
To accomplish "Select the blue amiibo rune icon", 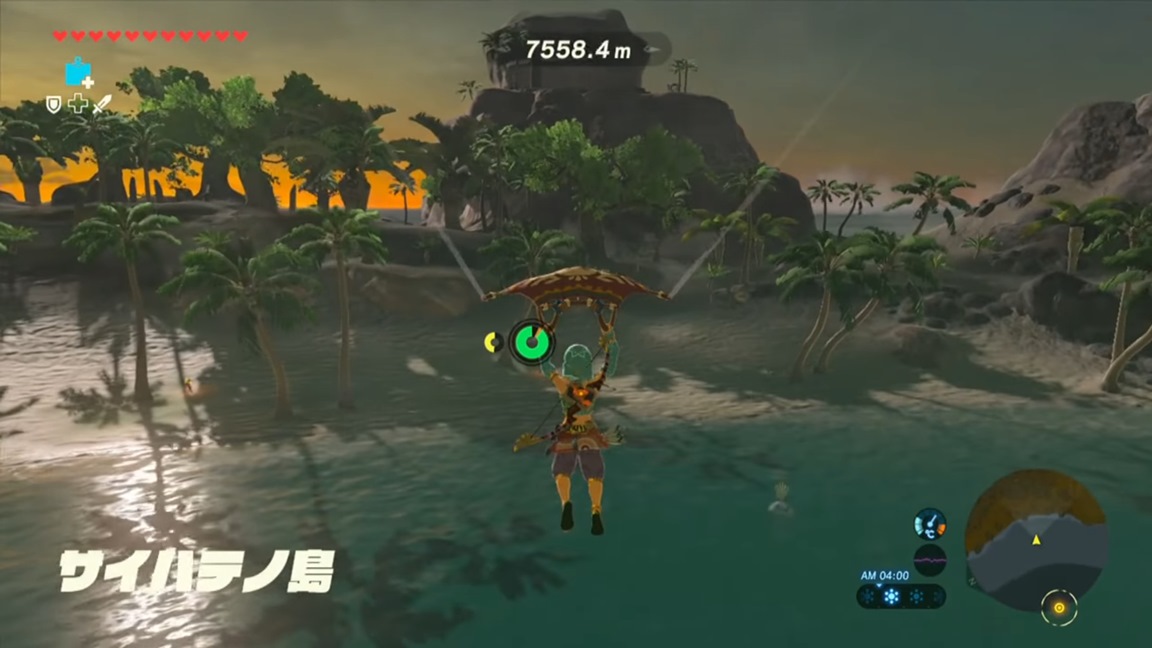I will [78, 72].
